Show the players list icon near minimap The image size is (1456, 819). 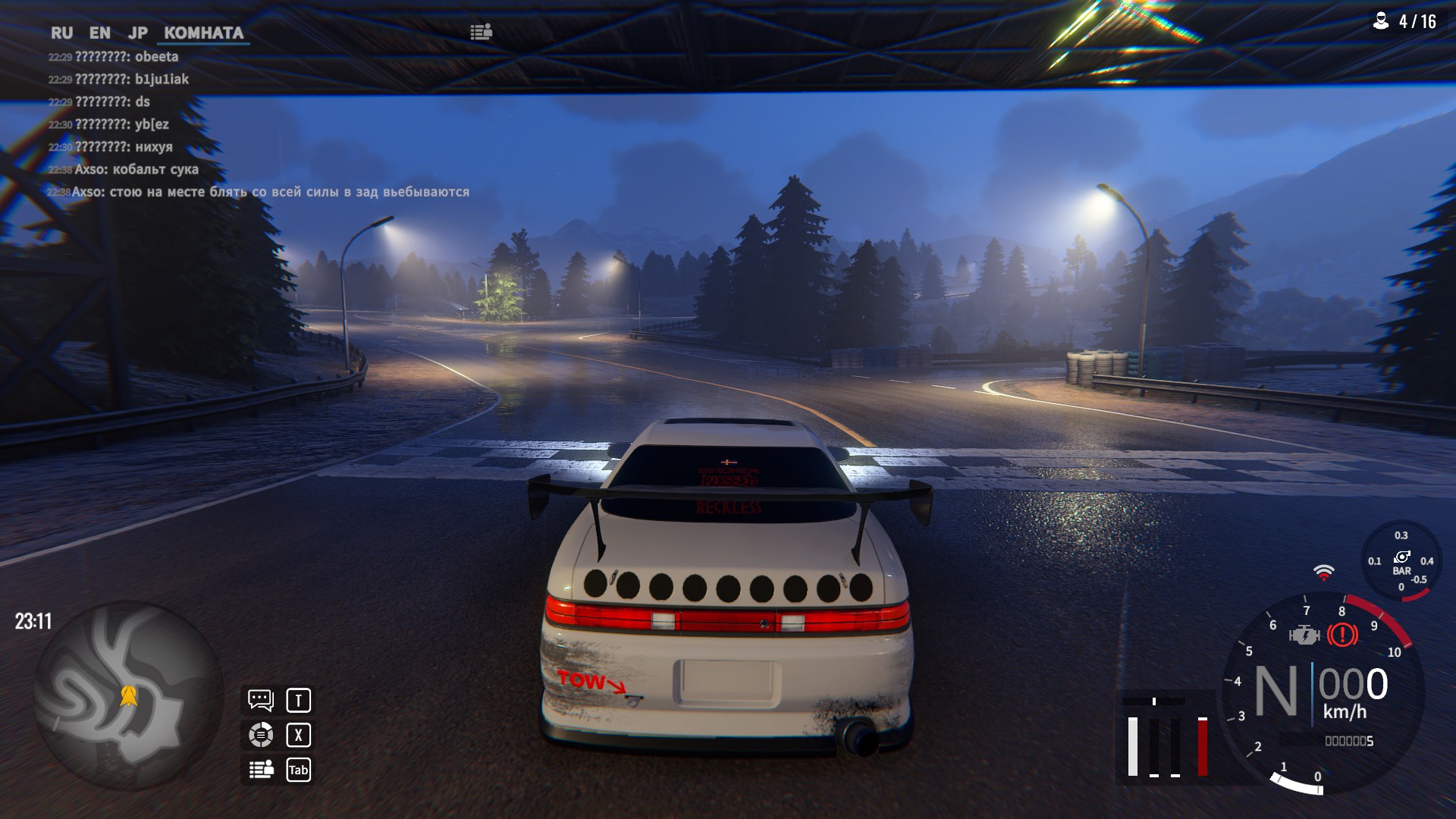pyautogui.click(x=261, y=770)
